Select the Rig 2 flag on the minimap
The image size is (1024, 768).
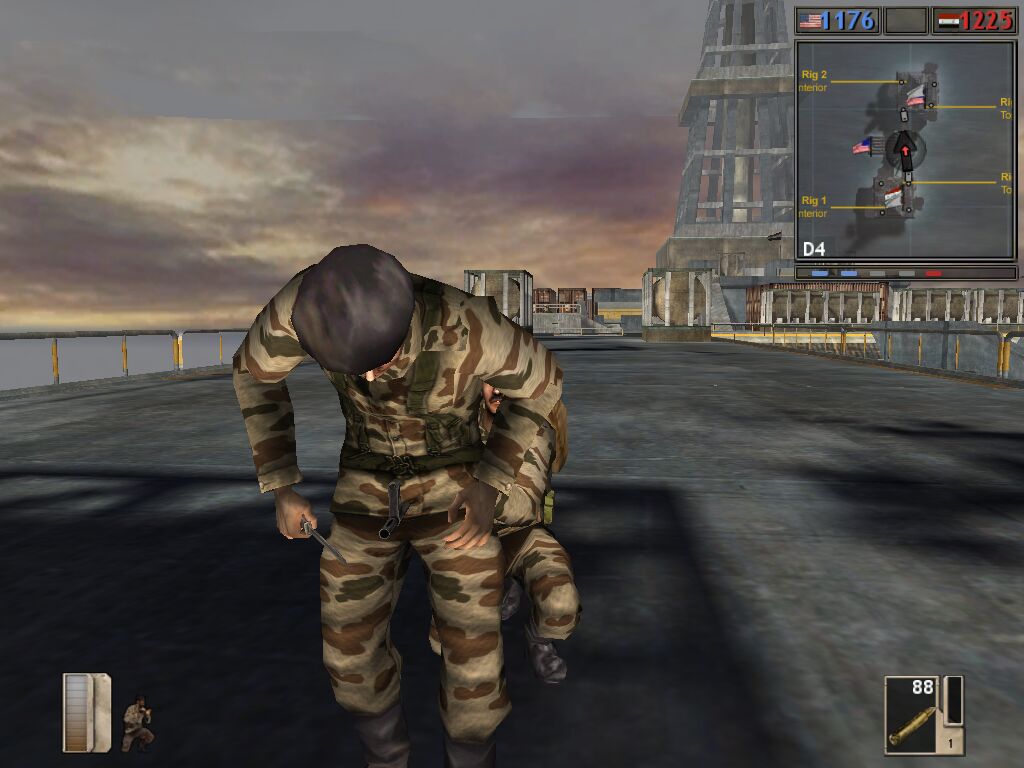click(x=915, y=96)
